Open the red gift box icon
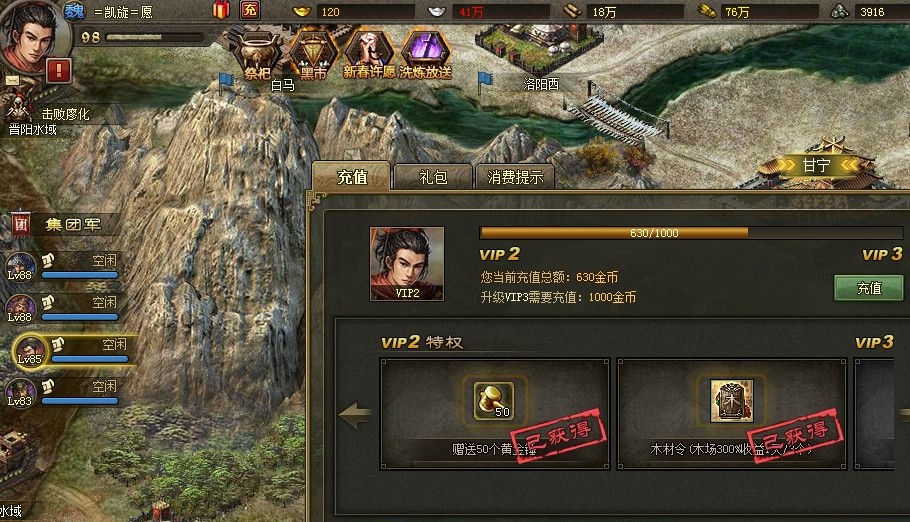Viewport: 910px width, 522px height. (x=220, y=11)
